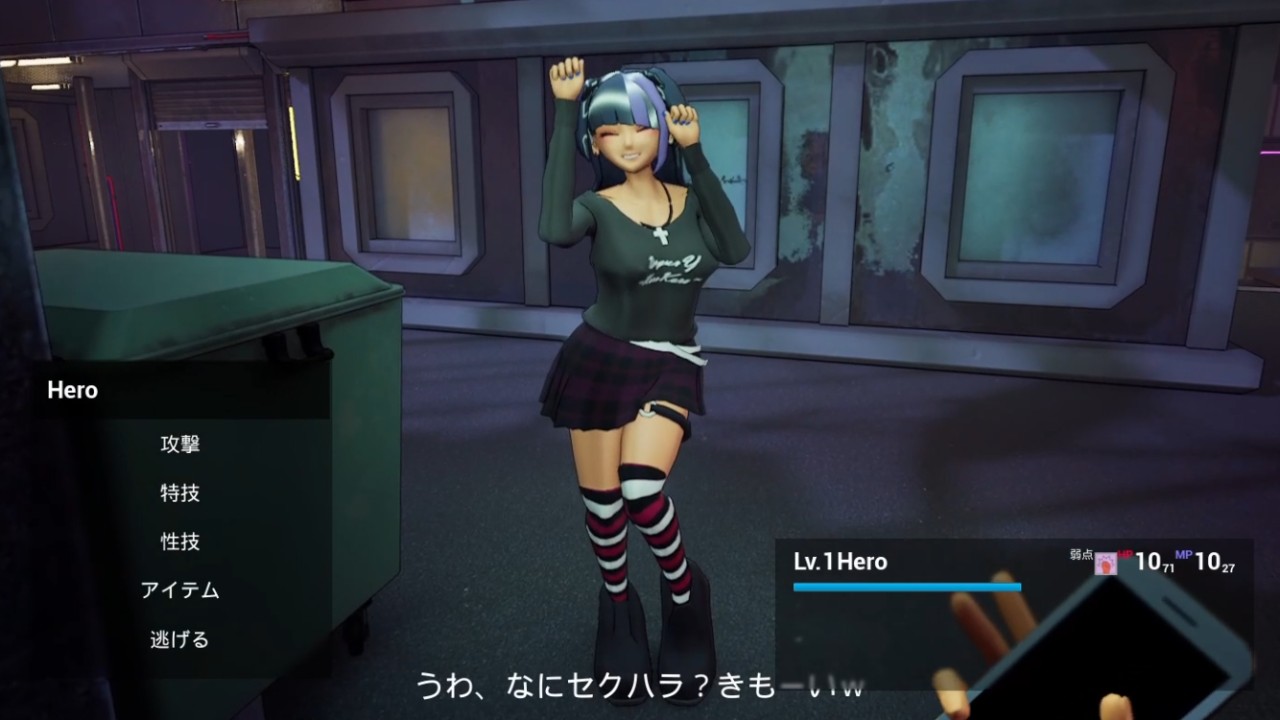Click the 弱点 weak point icon
Viewport: 1280px width, 720px height.
[1105, 563]
